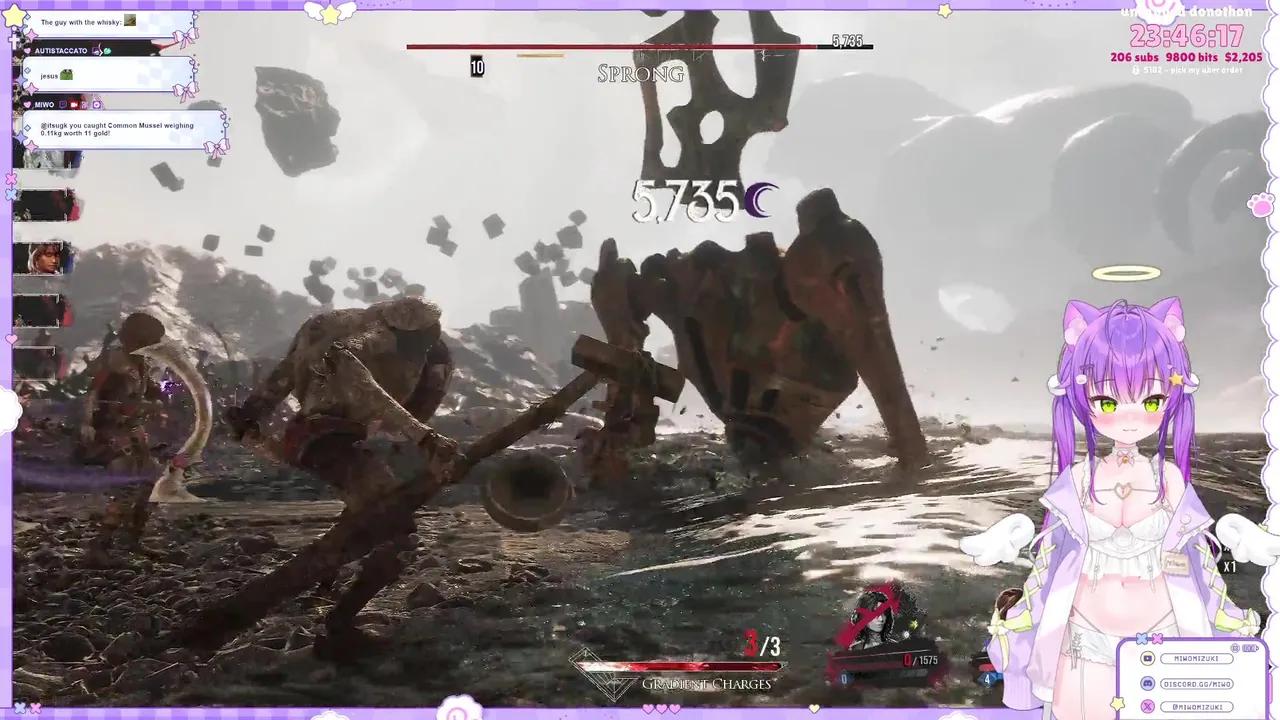The height and width of the screenshot is (720, 1280).
Task: Click MIWO's pink camera badge in chat
Action: [x=74, y=105]
